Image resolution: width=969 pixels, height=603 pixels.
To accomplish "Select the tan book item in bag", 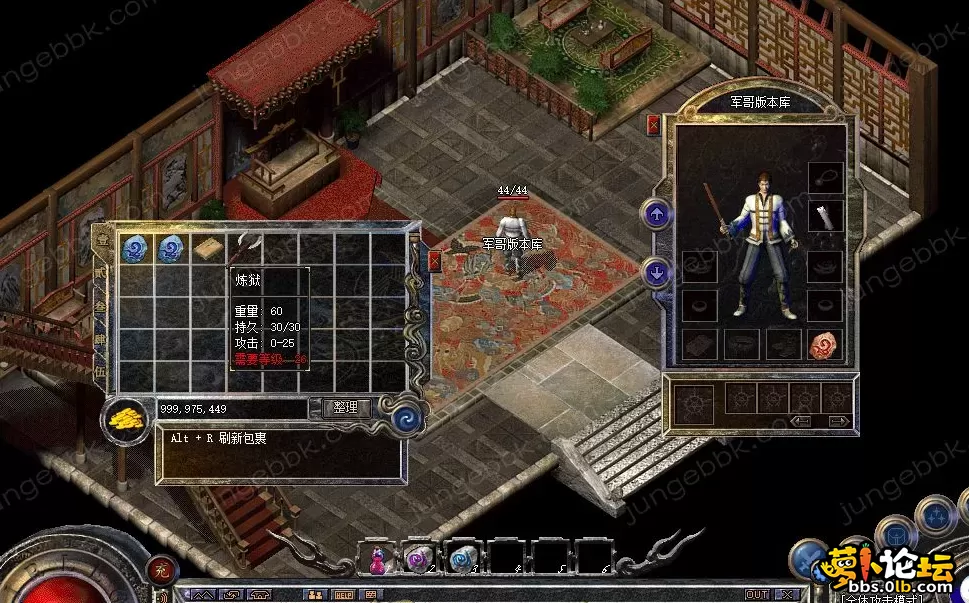I will click(208, 248).
